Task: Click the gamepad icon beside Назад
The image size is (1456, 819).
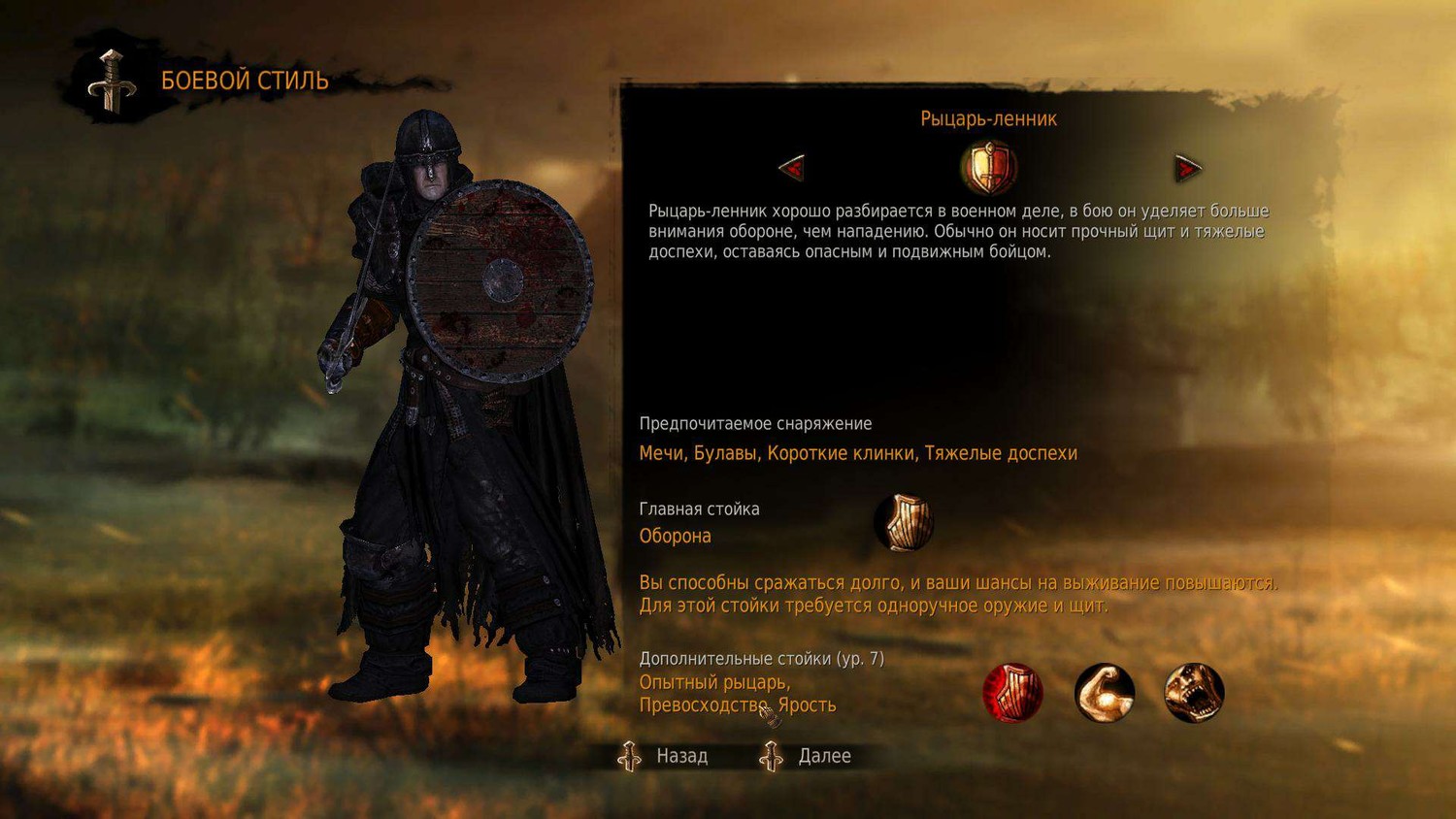Action: pos(632,757)
